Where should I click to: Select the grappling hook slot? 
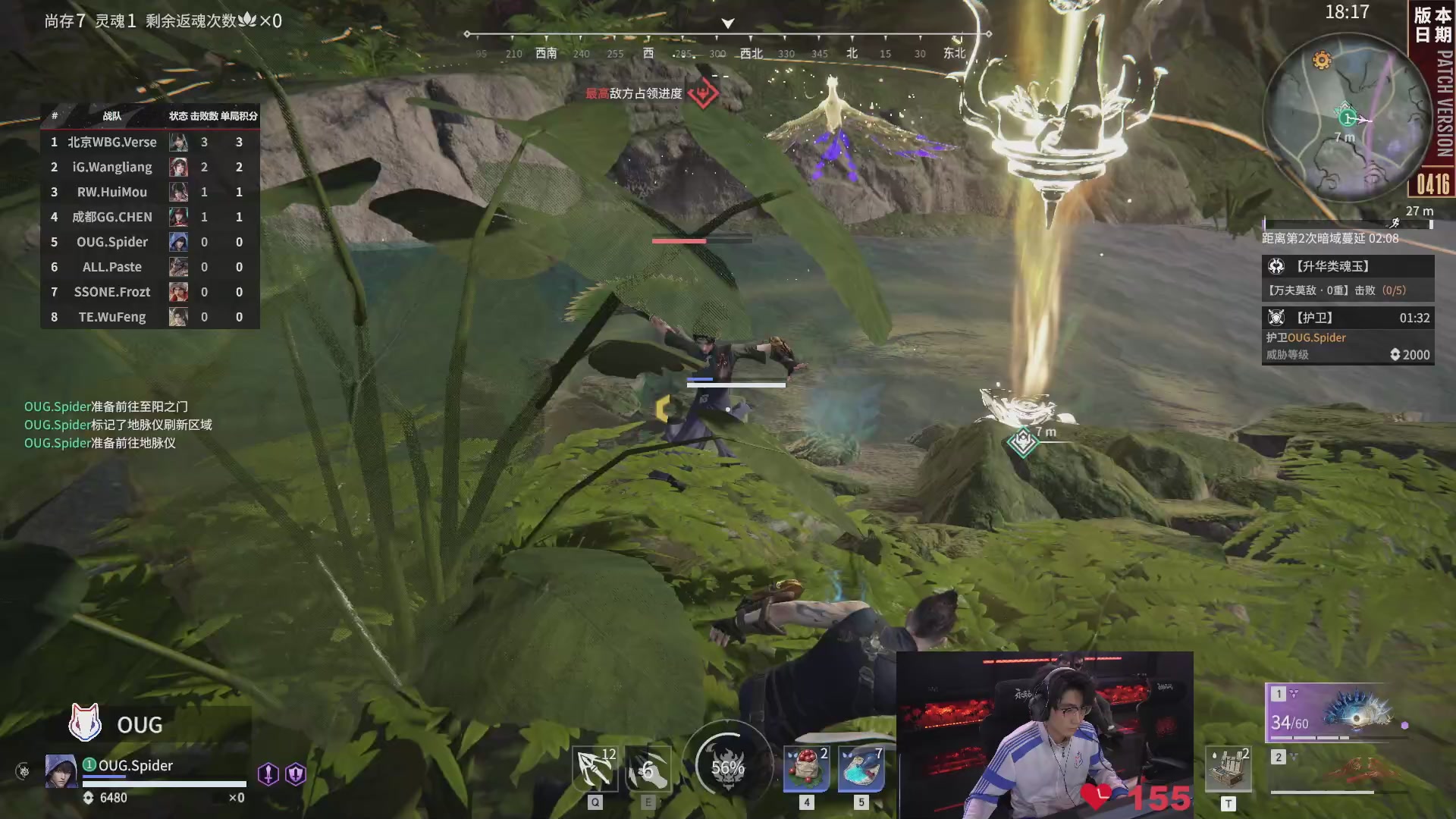pyautogui.click(x=595, y=769)
